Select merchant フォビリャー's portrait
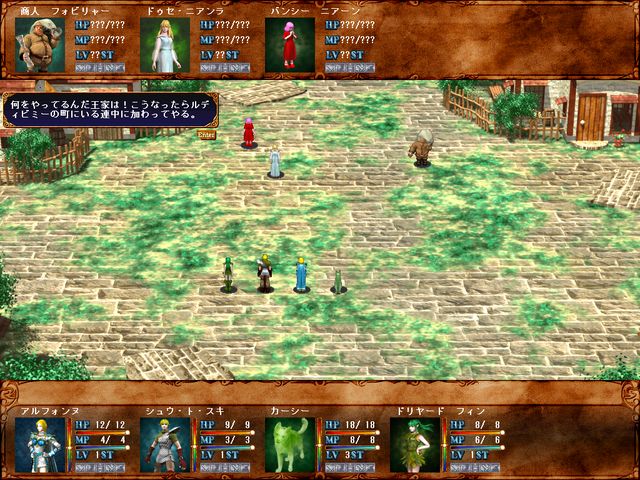This screenshot has height=480, width=640. [x=40, y=45]
